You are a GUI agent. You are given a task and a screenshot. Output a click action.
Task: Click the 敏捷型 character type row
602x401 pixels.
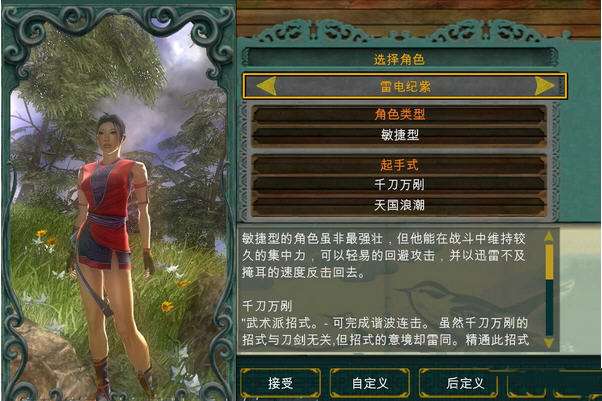point(400,134)
